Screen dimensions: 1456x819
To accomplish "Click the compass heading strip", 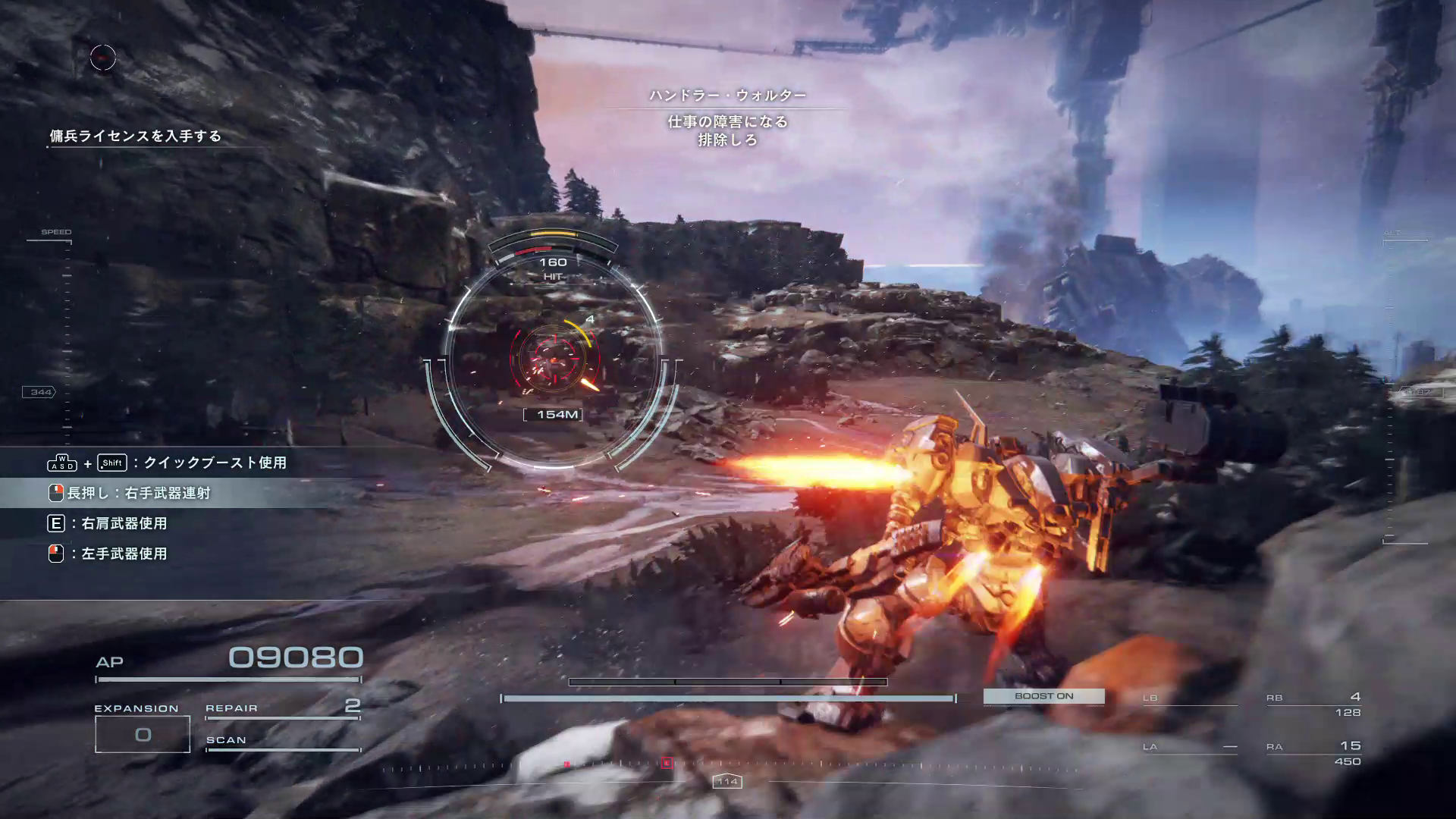I will pos(728,766).
